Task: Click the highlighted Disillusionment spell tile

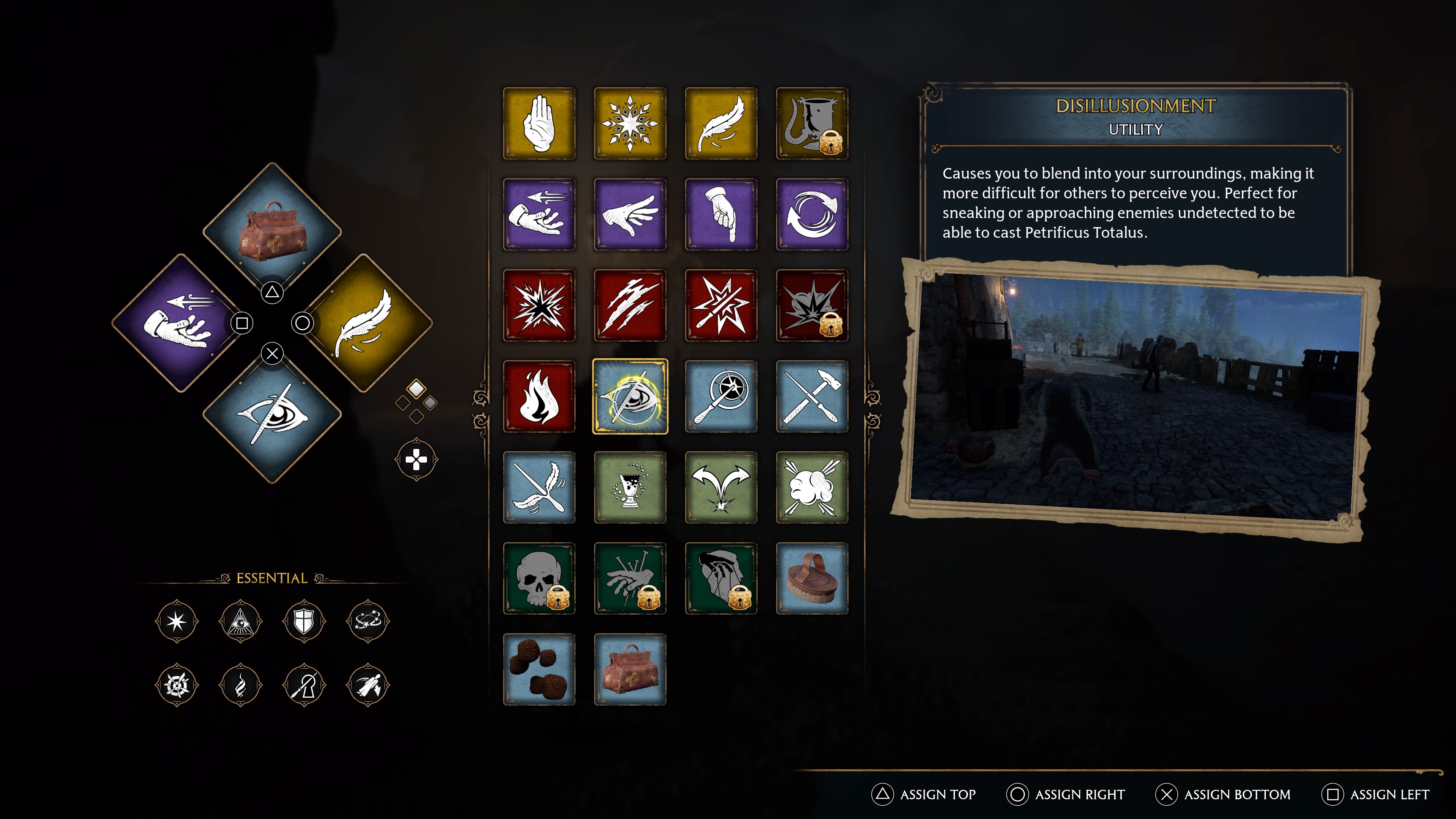Action: (630, 397)
